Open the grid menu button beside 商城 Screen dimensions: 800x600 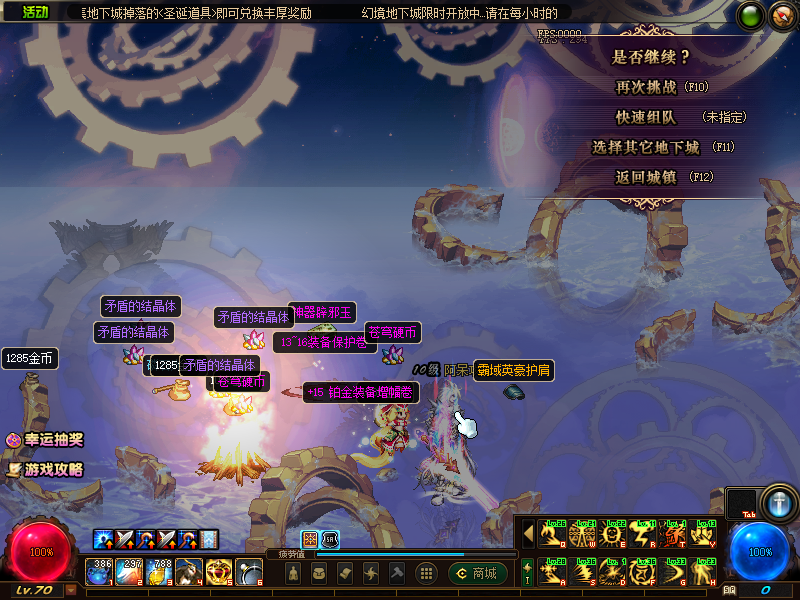coord(426,573)
